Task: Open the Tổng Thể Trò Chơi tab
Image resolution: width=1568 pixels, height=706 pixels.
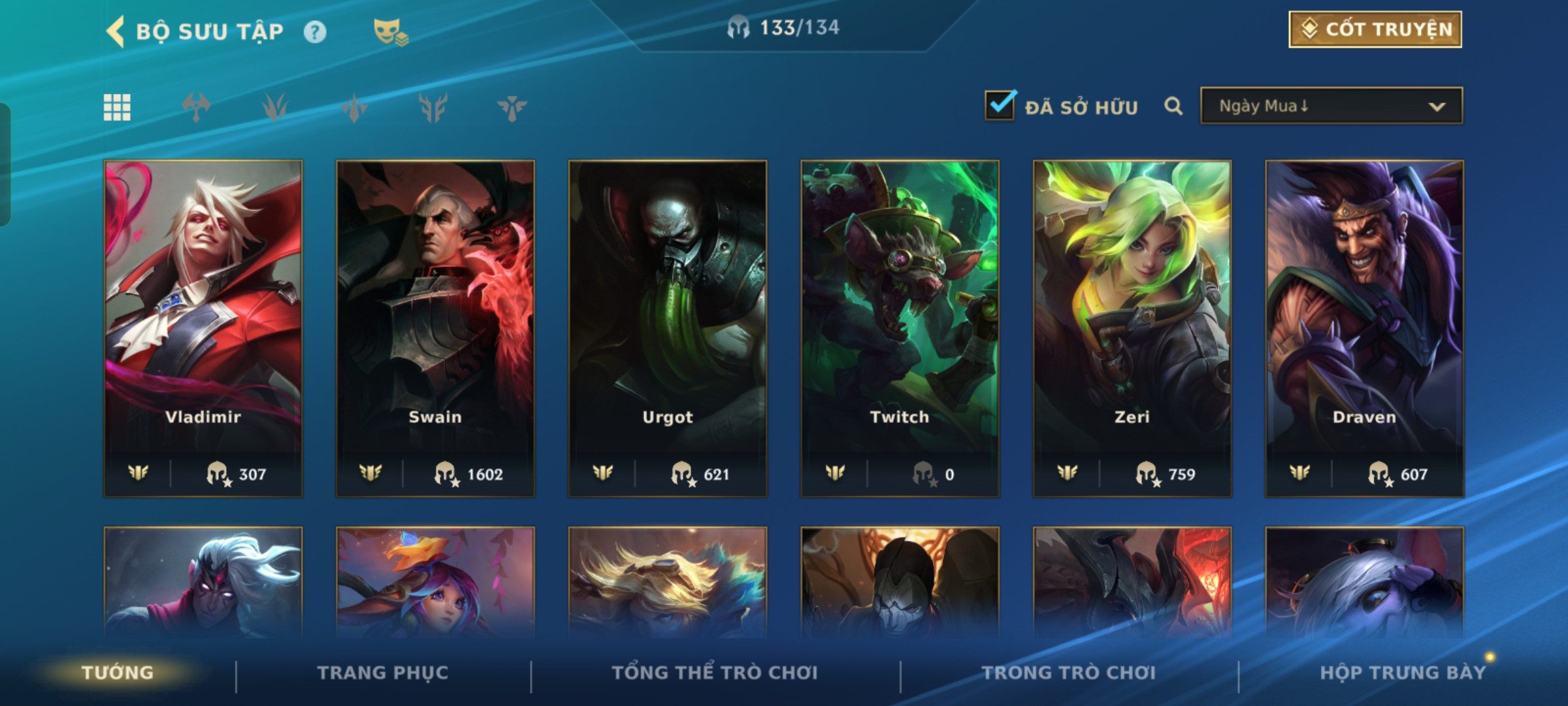Action: click(714, 673)
